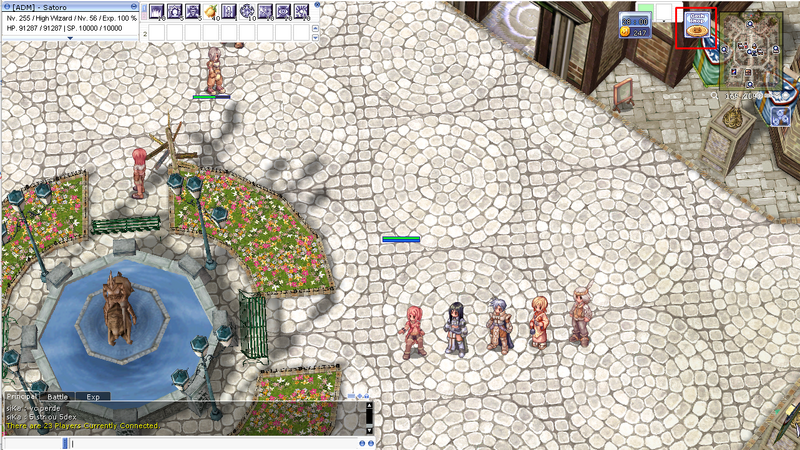Activate the last skill in the hotbar
This screenshot has height=450, width=800.
[x=301, y=12]
